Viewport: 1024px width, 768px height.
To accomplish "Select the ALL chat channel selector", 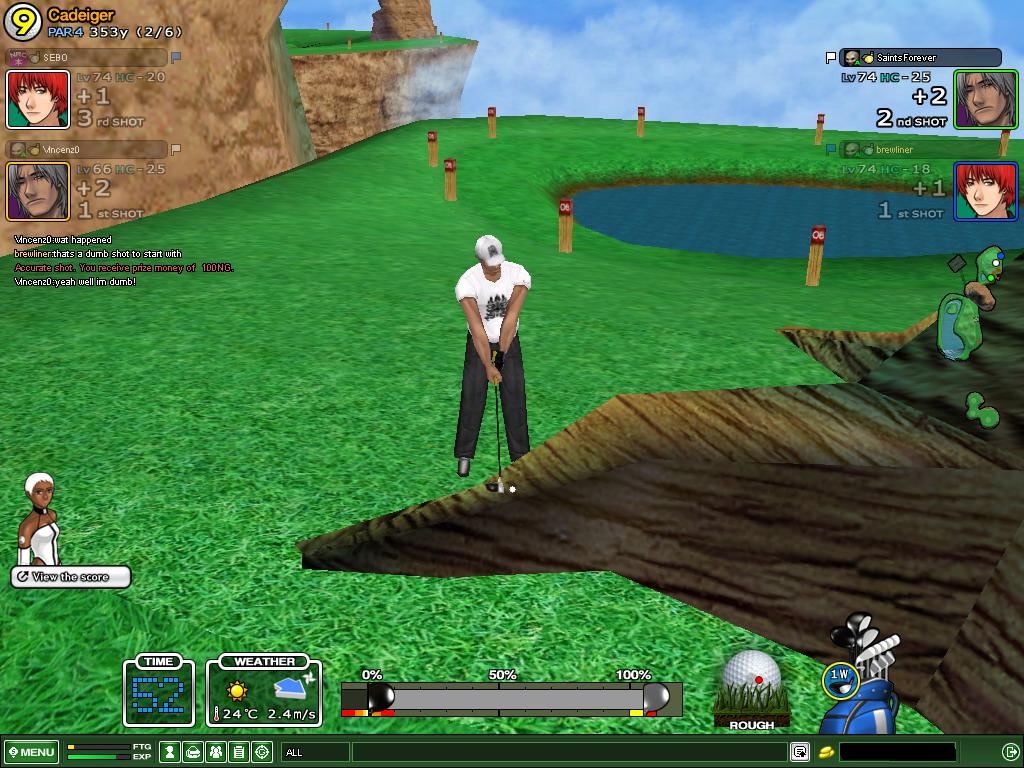I will tap(315, 752).
